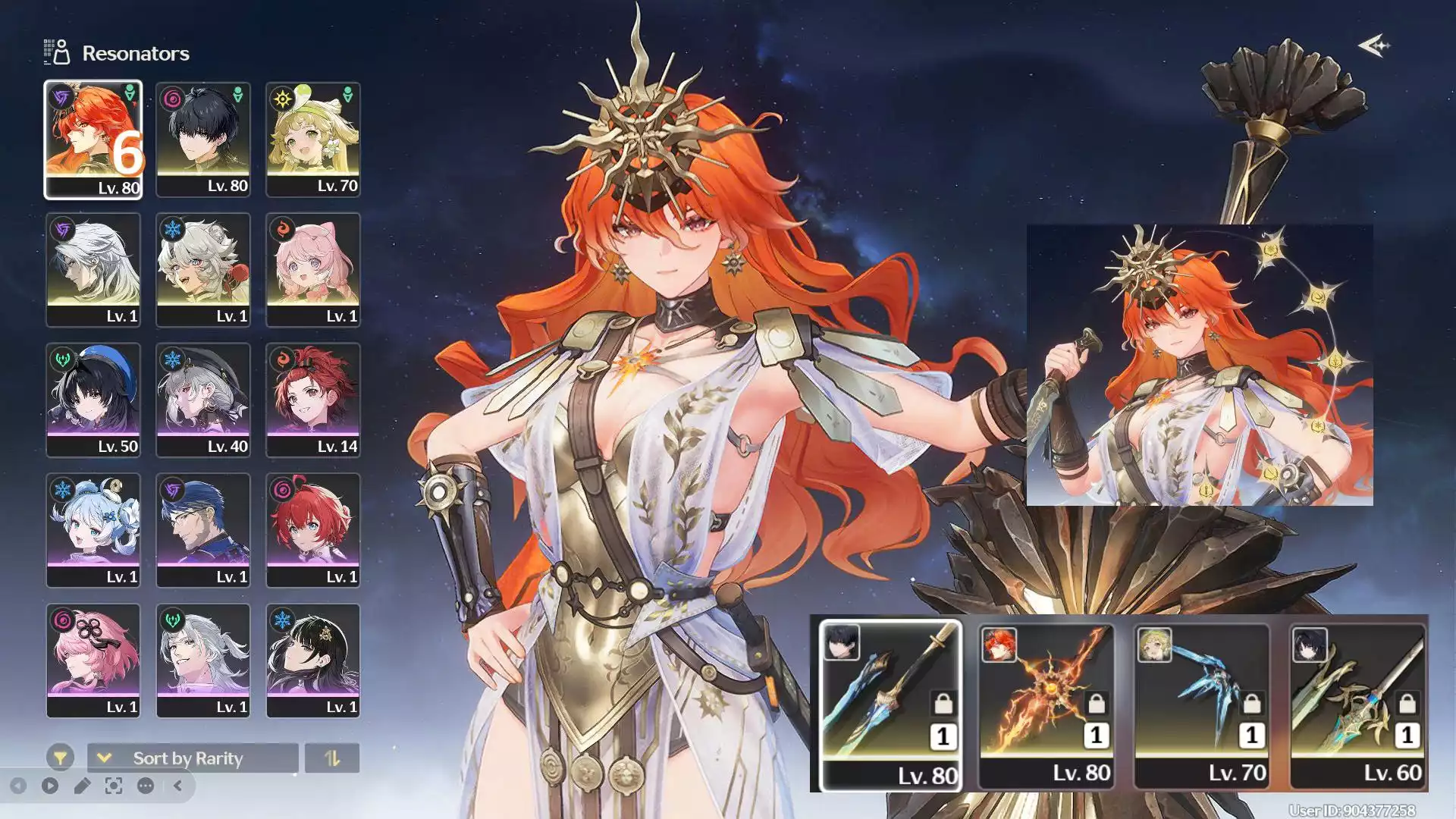The width and height of the screenshot is (1456, 819).
Task: Pick the Lv. 60 sword weapon card
Action: 1357,705
